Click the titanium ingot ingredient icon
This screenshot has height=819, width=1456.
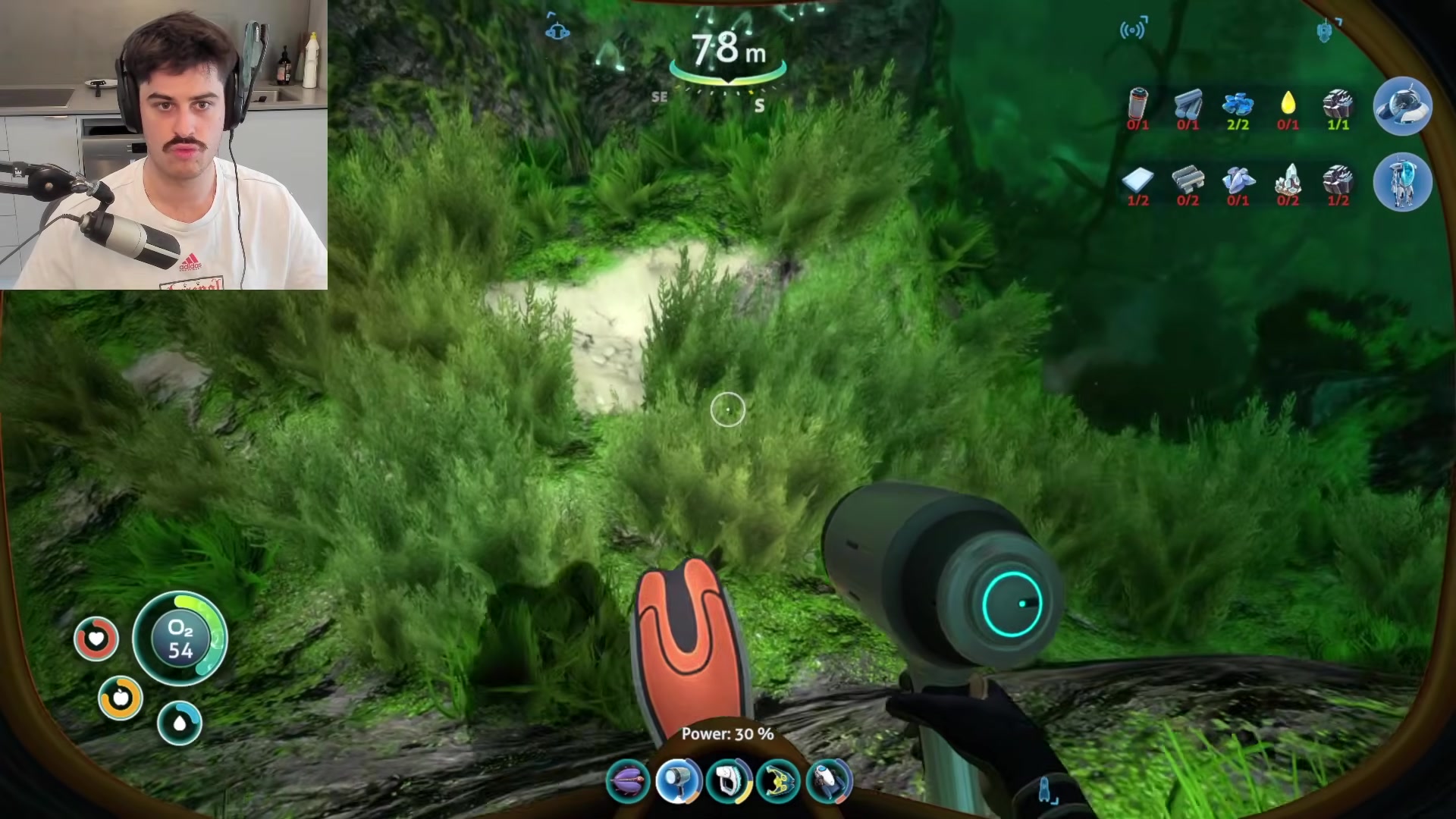tap(1188, 104)
